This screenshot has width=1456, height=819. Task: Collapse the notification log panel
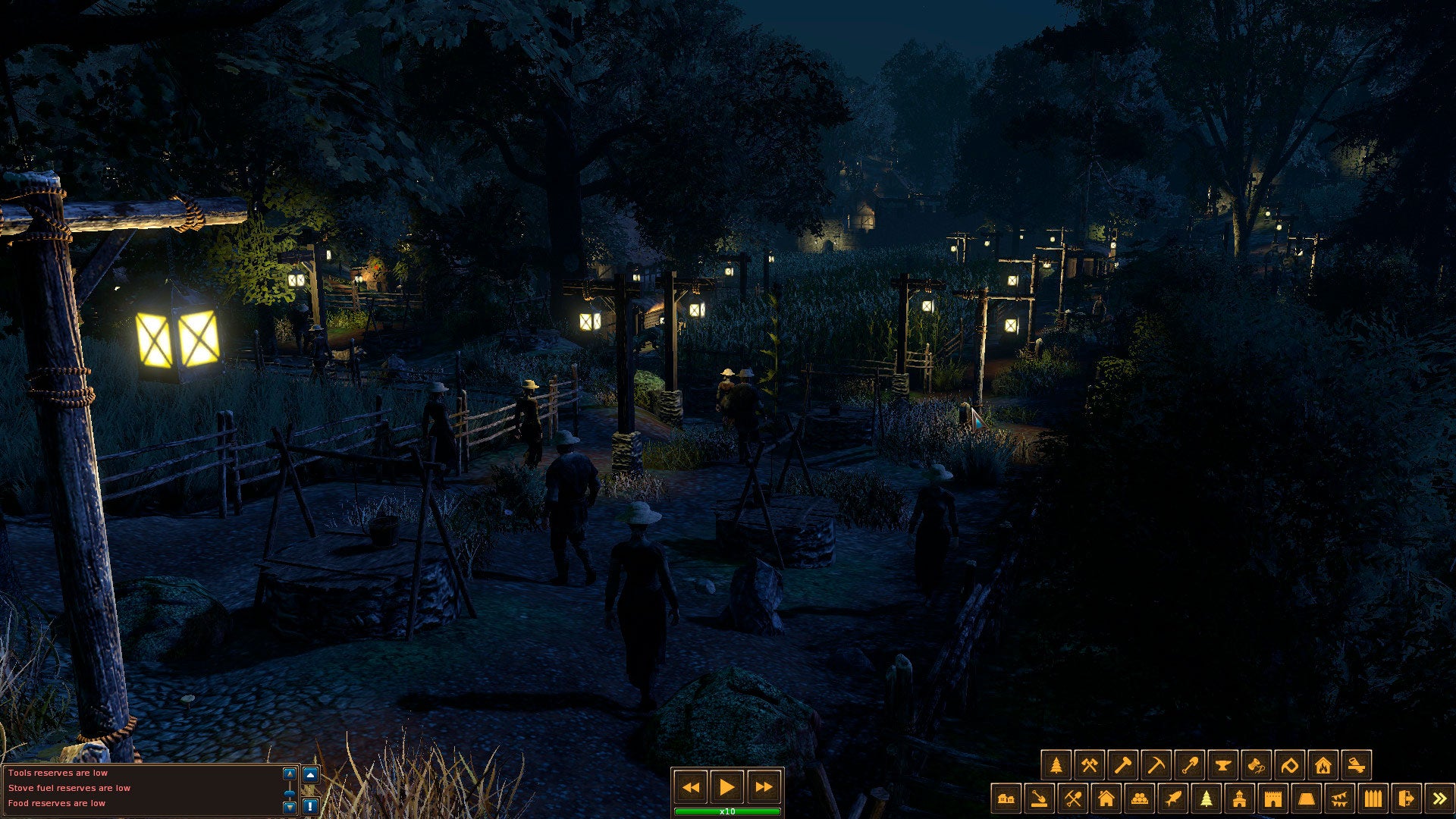tap(310, 775)
